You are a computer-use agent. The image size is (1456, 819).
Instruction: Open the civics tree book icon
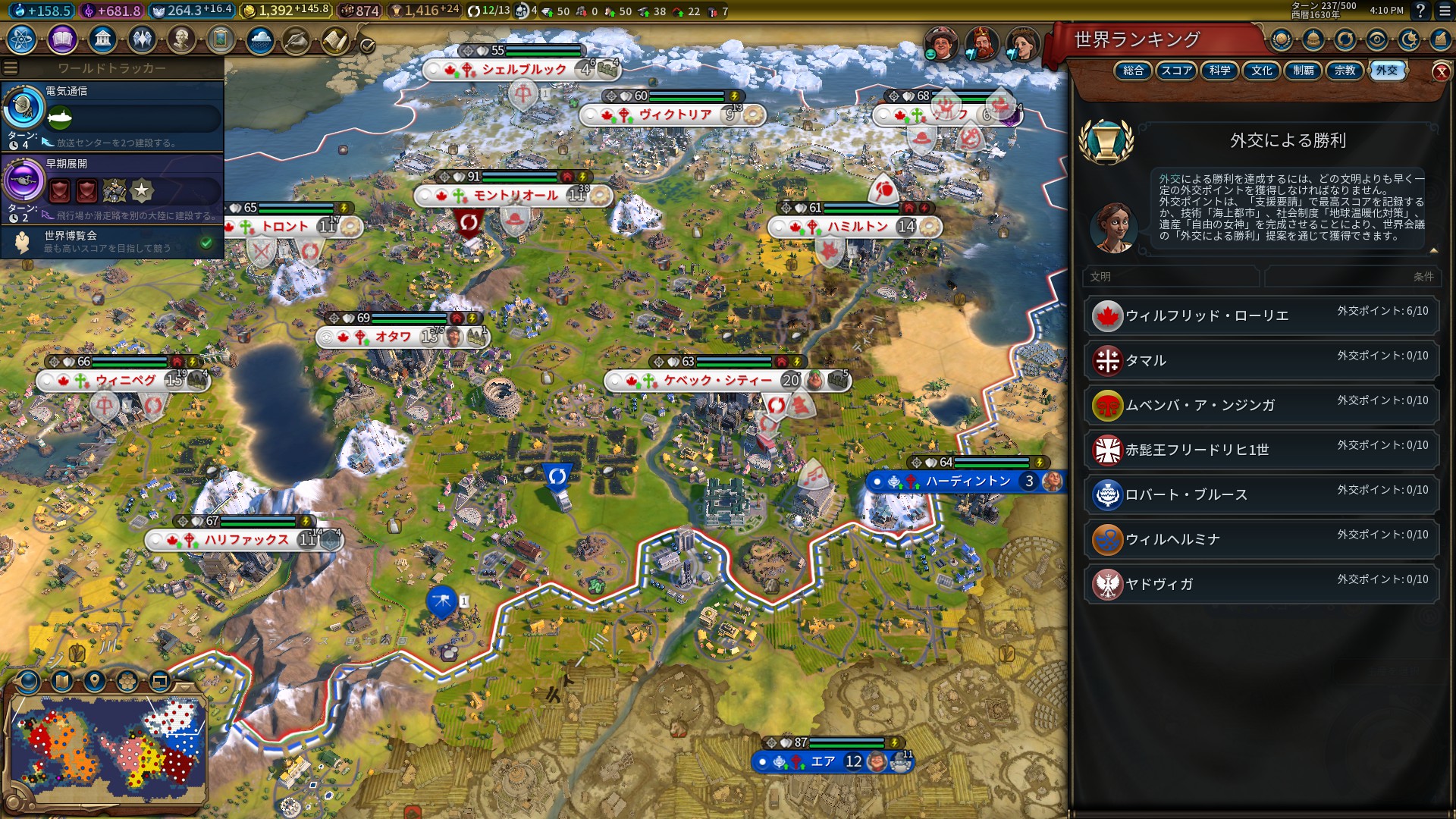62,39
